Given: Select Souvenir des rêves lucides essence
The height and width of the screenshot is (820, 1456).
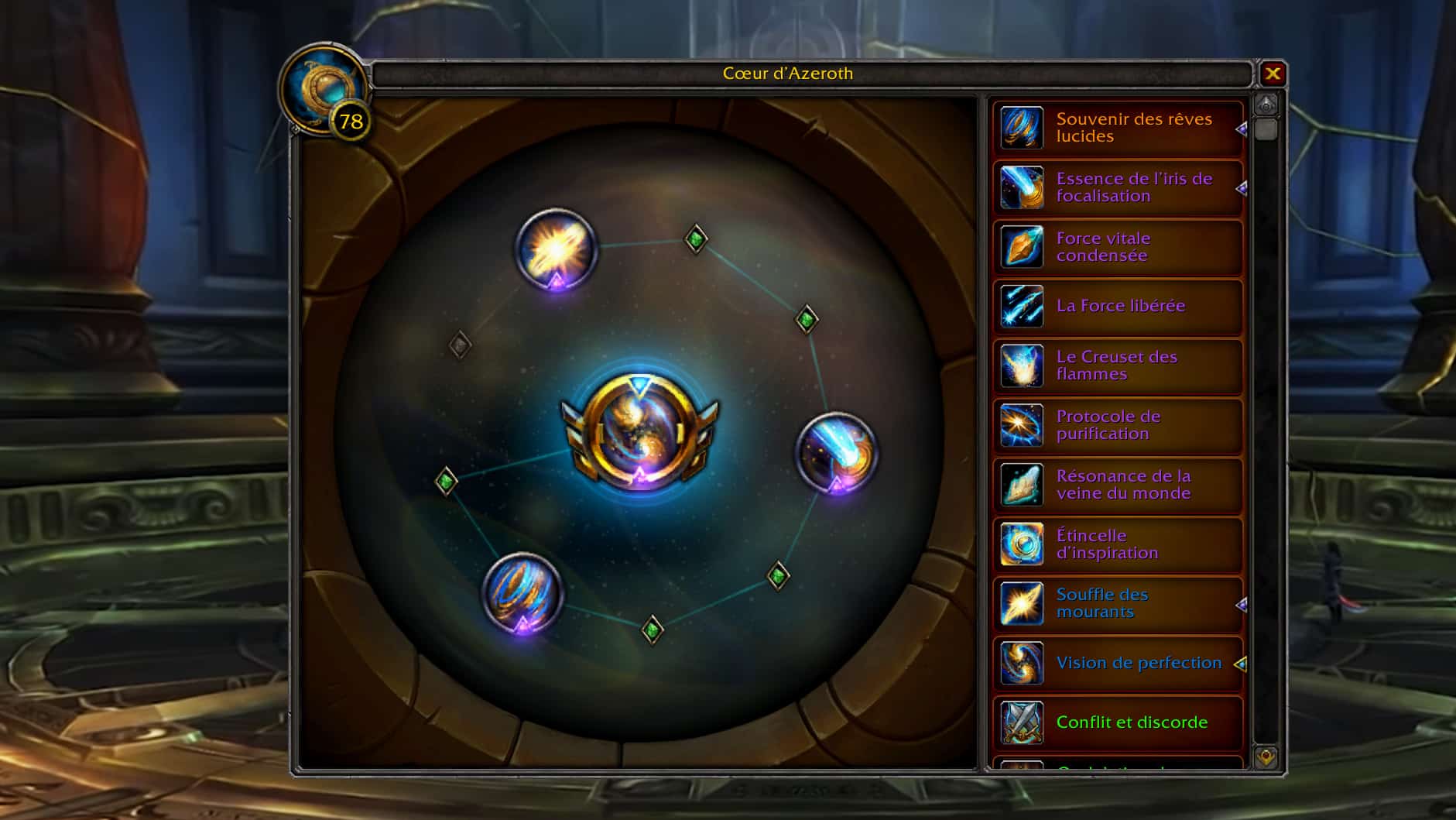Looking at the screenshot, I should (1118, 128).
